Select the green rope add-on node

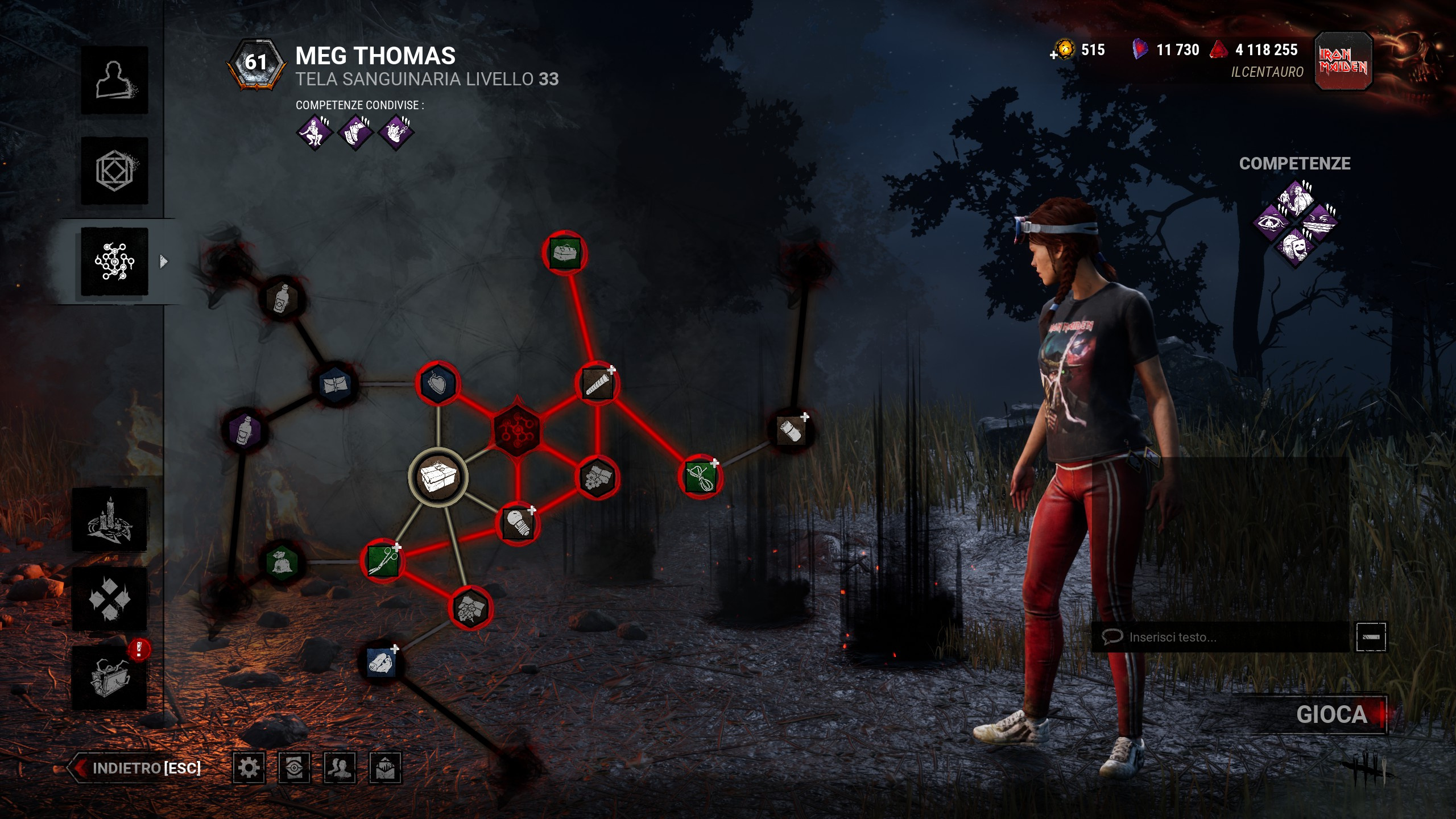point(700,477)
